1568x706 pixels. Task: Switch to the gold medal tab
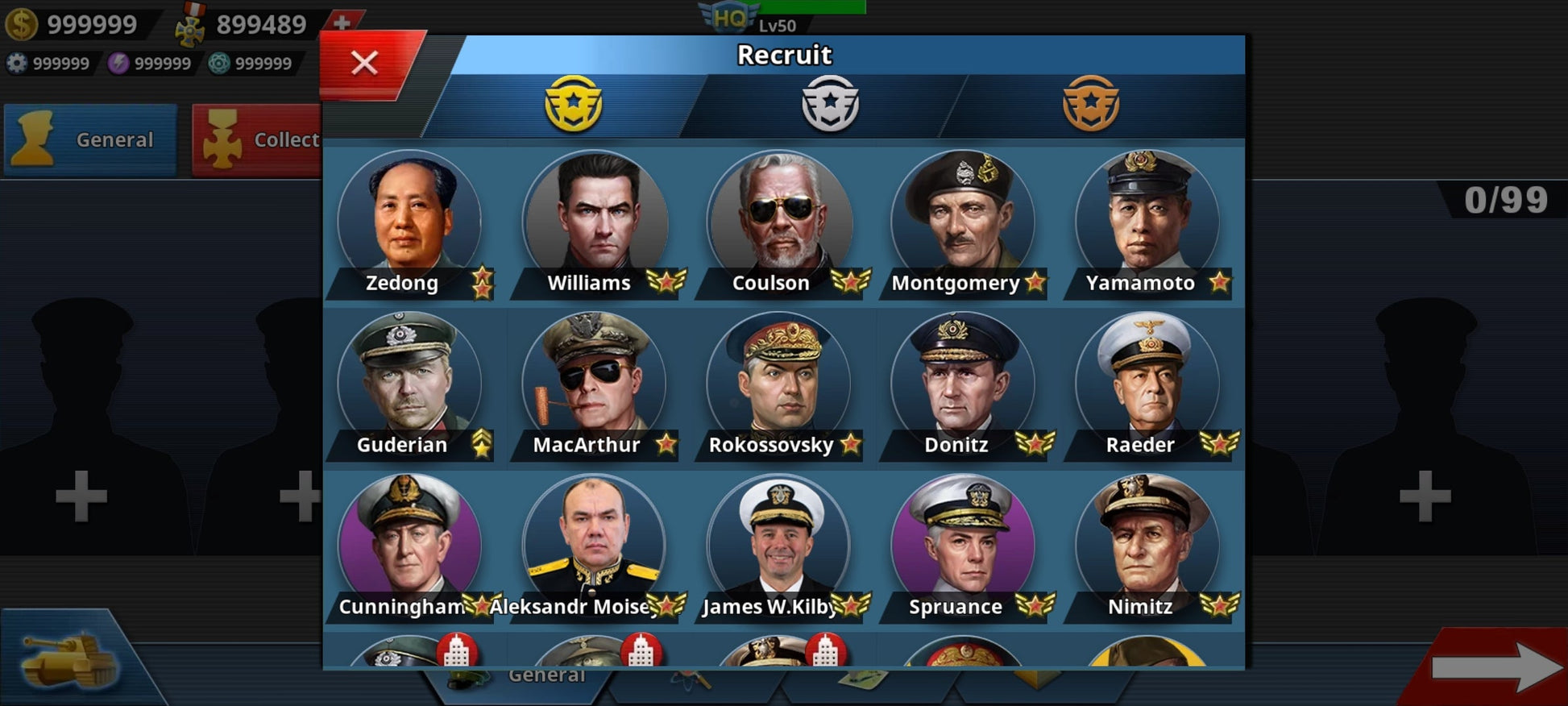(x=573, y=104)
